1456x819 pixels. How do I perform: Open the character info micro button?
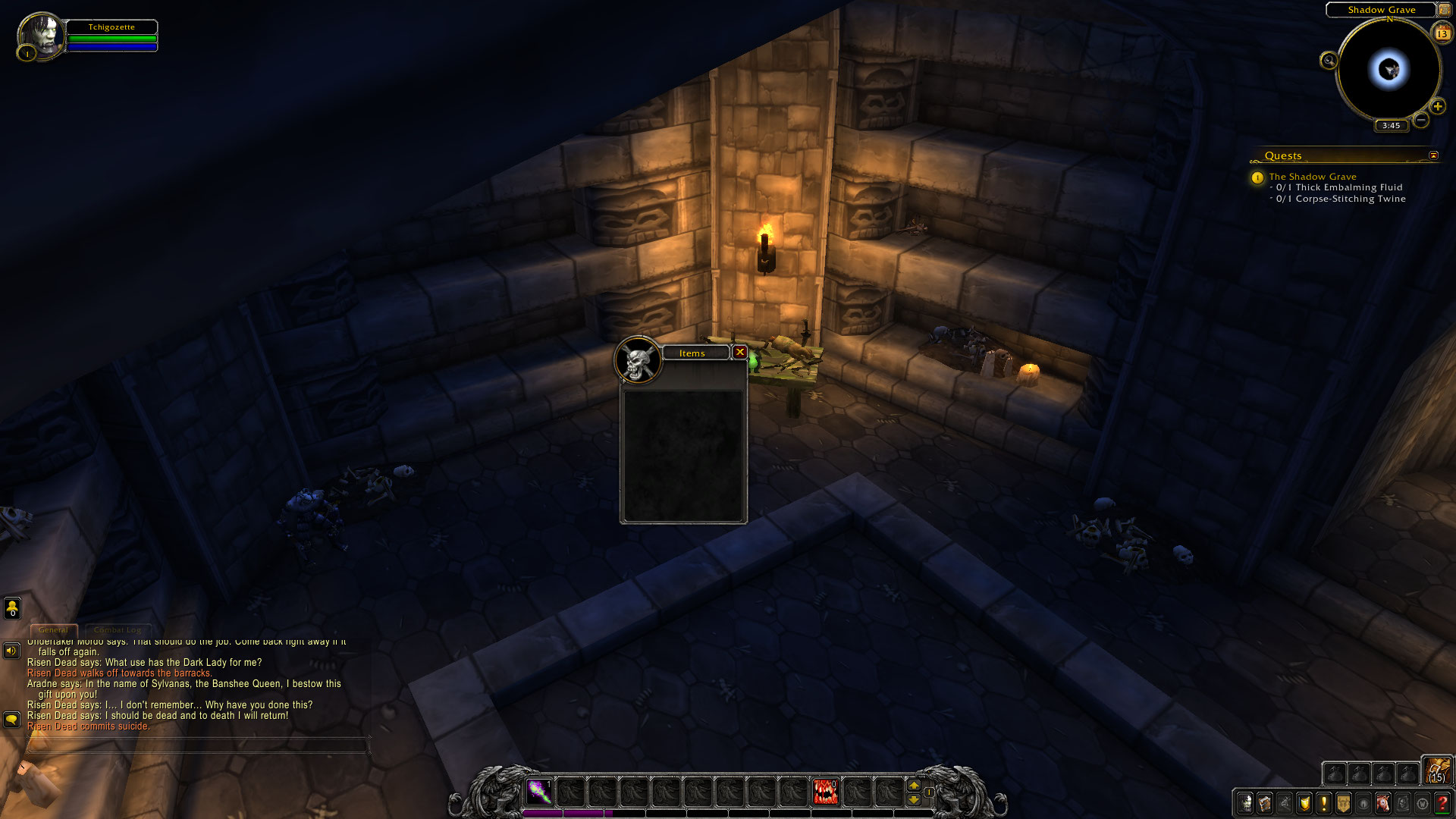coord(1245,803)
